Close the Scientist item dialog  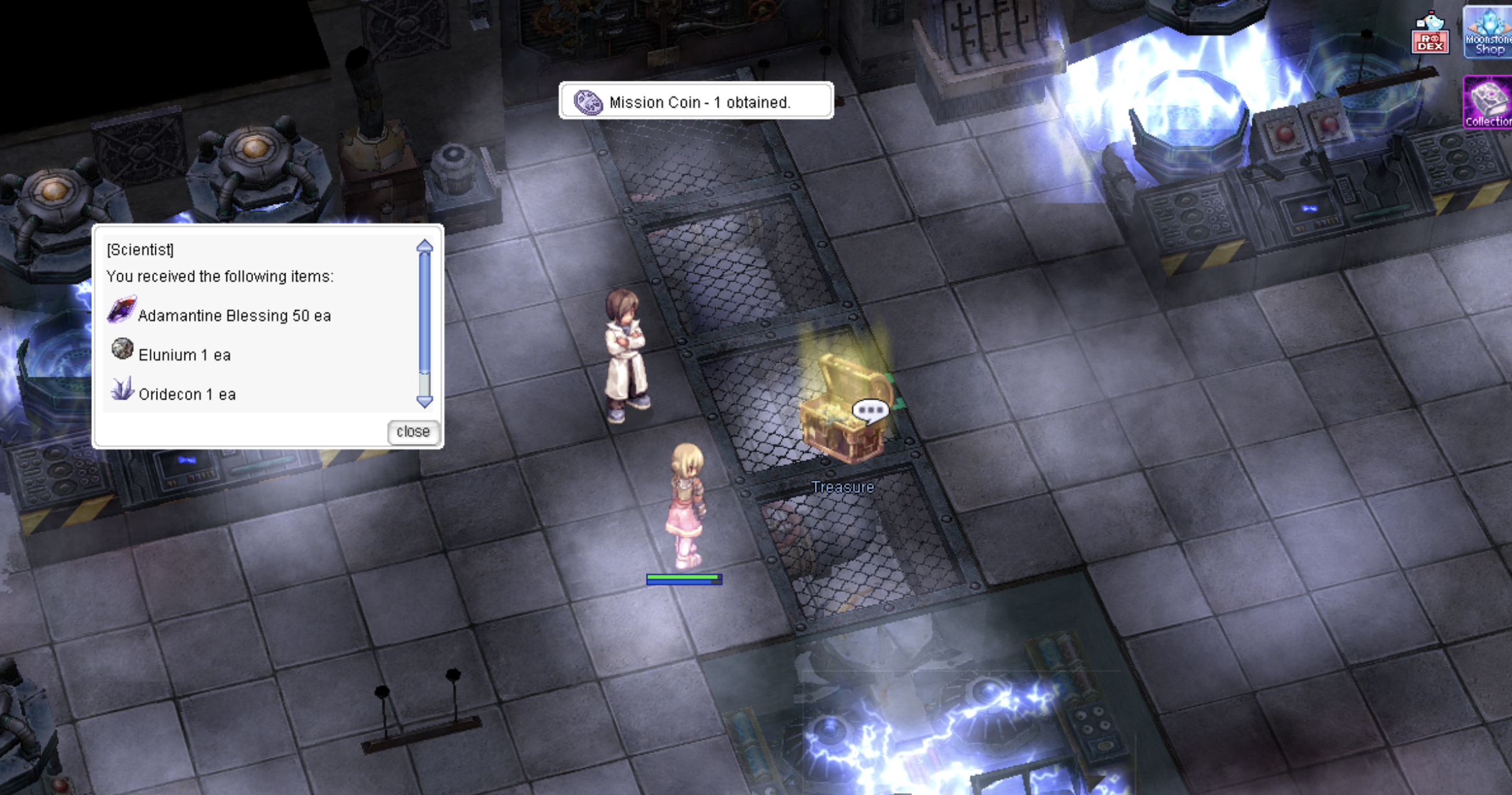(413, 432)
